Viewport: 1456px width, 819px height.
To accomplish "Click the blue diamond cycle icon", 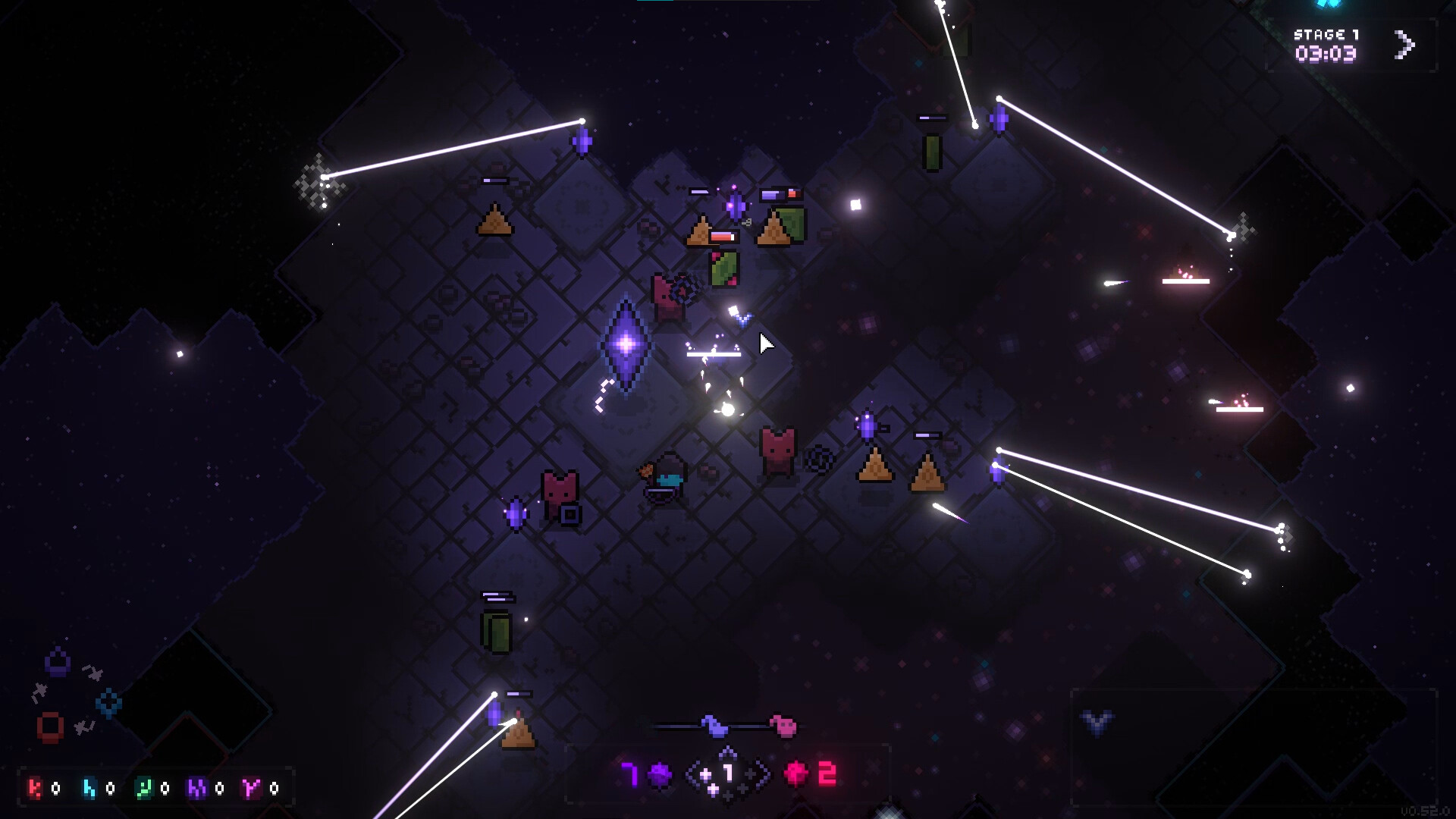I will [x=108, y=703].
